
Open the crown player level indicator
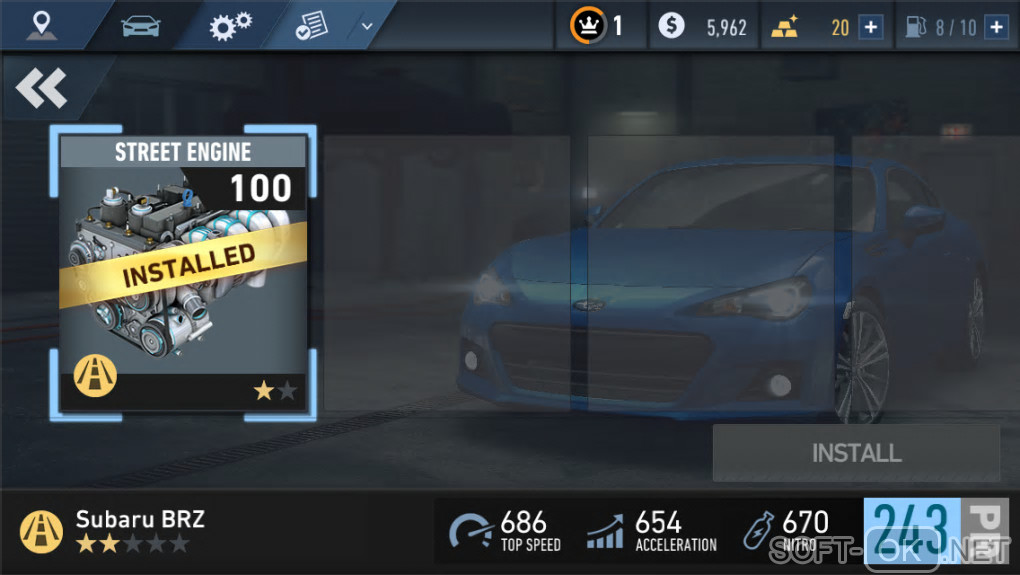[588, 26]
